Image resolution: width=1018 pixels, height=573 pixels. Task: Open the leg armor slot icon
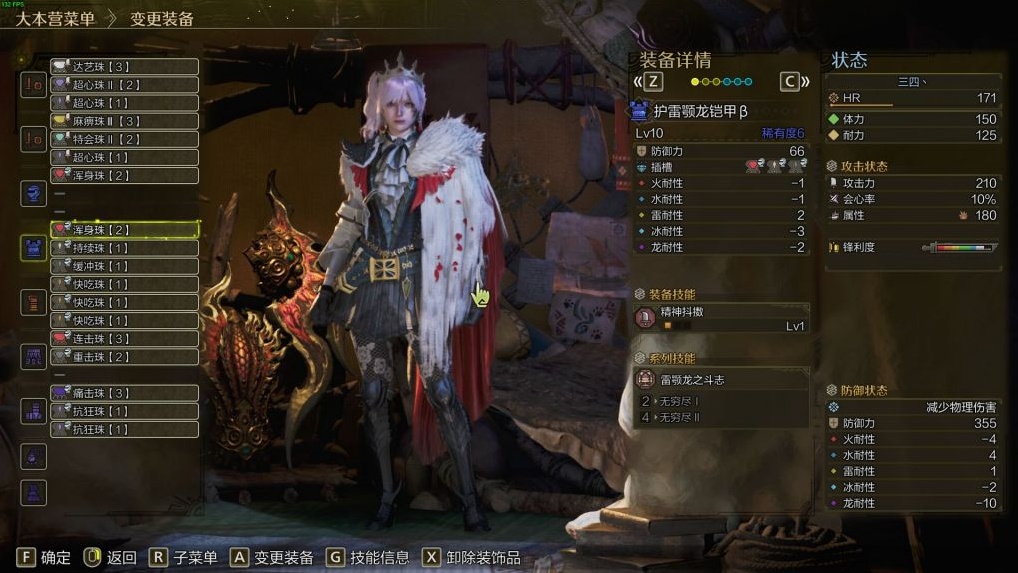tap(34, 411)
